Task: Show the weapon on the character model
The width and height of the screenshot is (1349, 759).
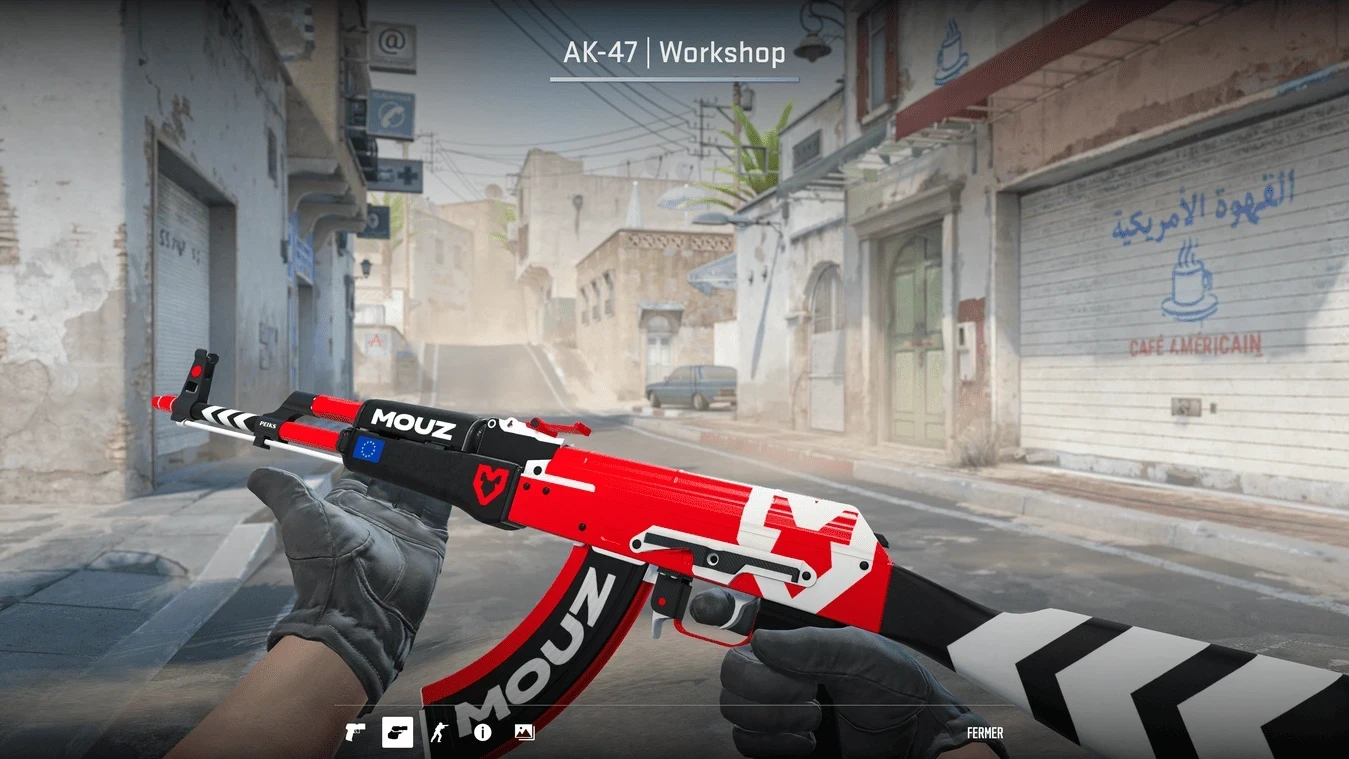Action: (439, 732)
